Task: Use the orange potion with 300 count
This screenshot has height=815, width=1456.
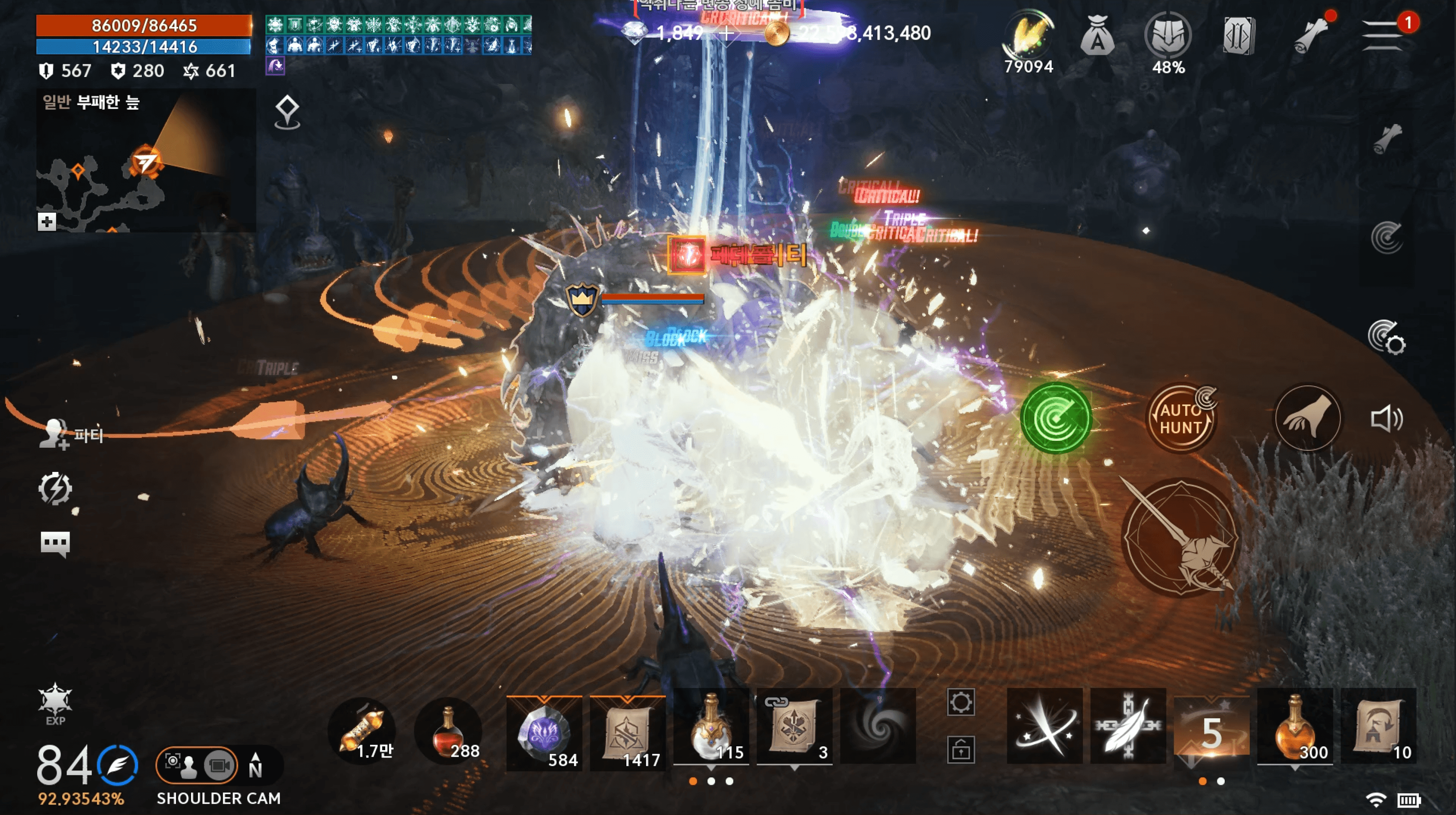Action: pos(1294,727)
